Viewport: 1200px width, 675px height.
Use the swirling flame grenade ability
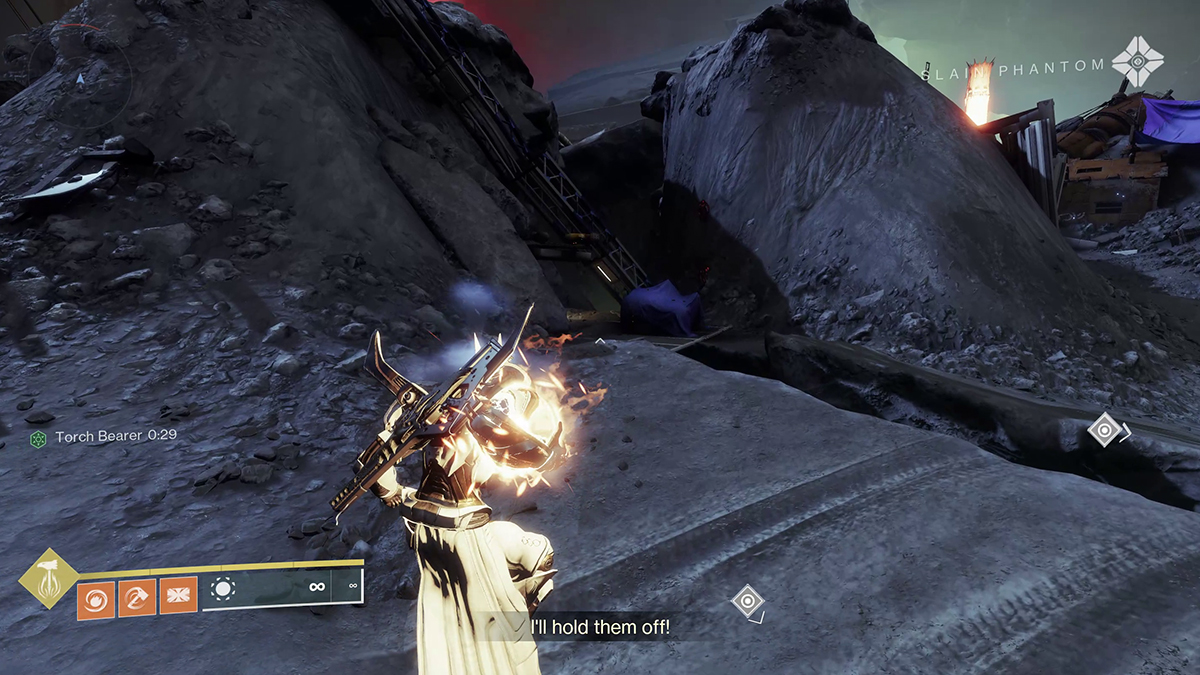96,600
